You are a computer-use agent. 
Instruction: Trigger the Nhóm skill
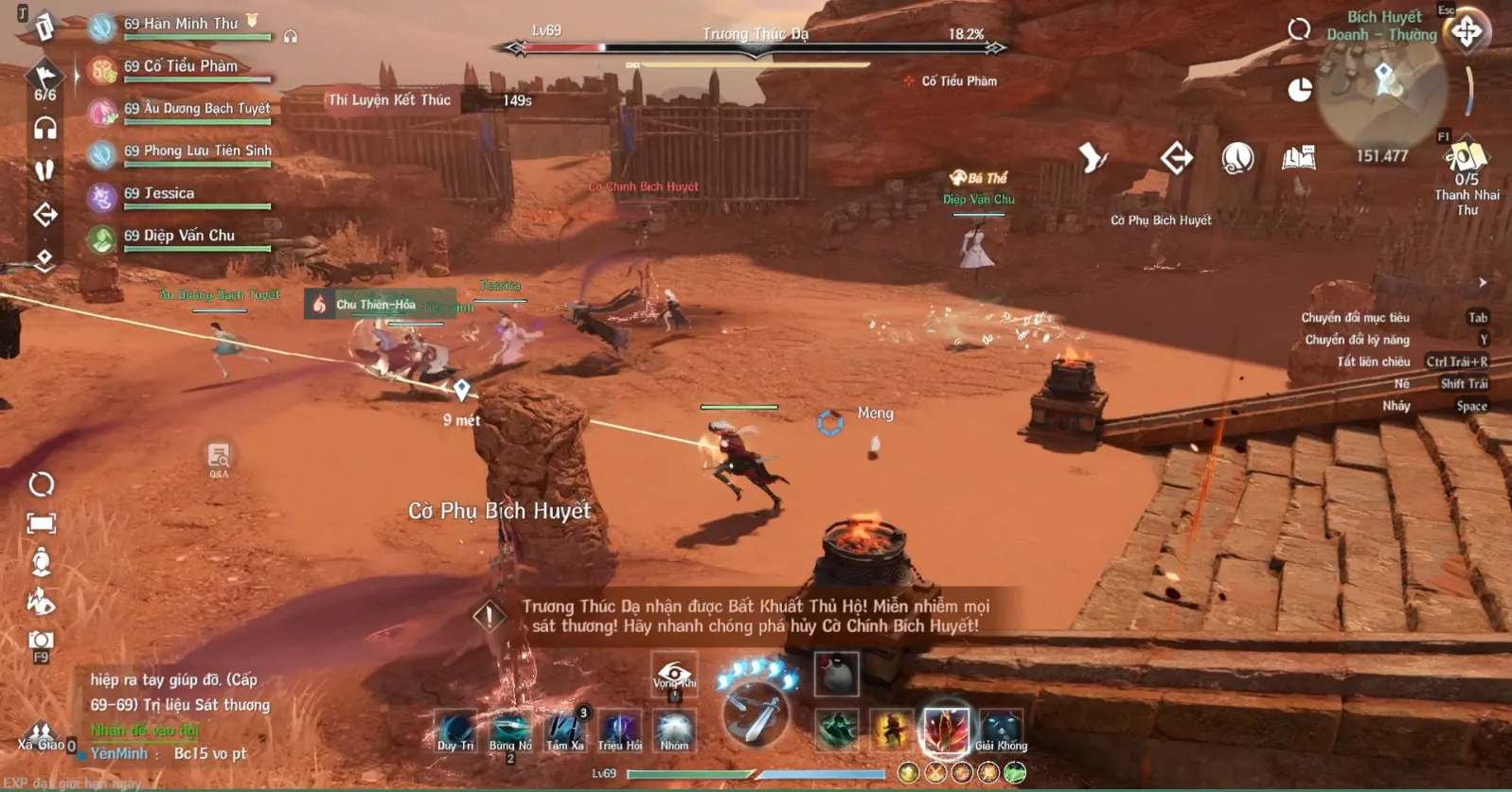coord(674,730)
